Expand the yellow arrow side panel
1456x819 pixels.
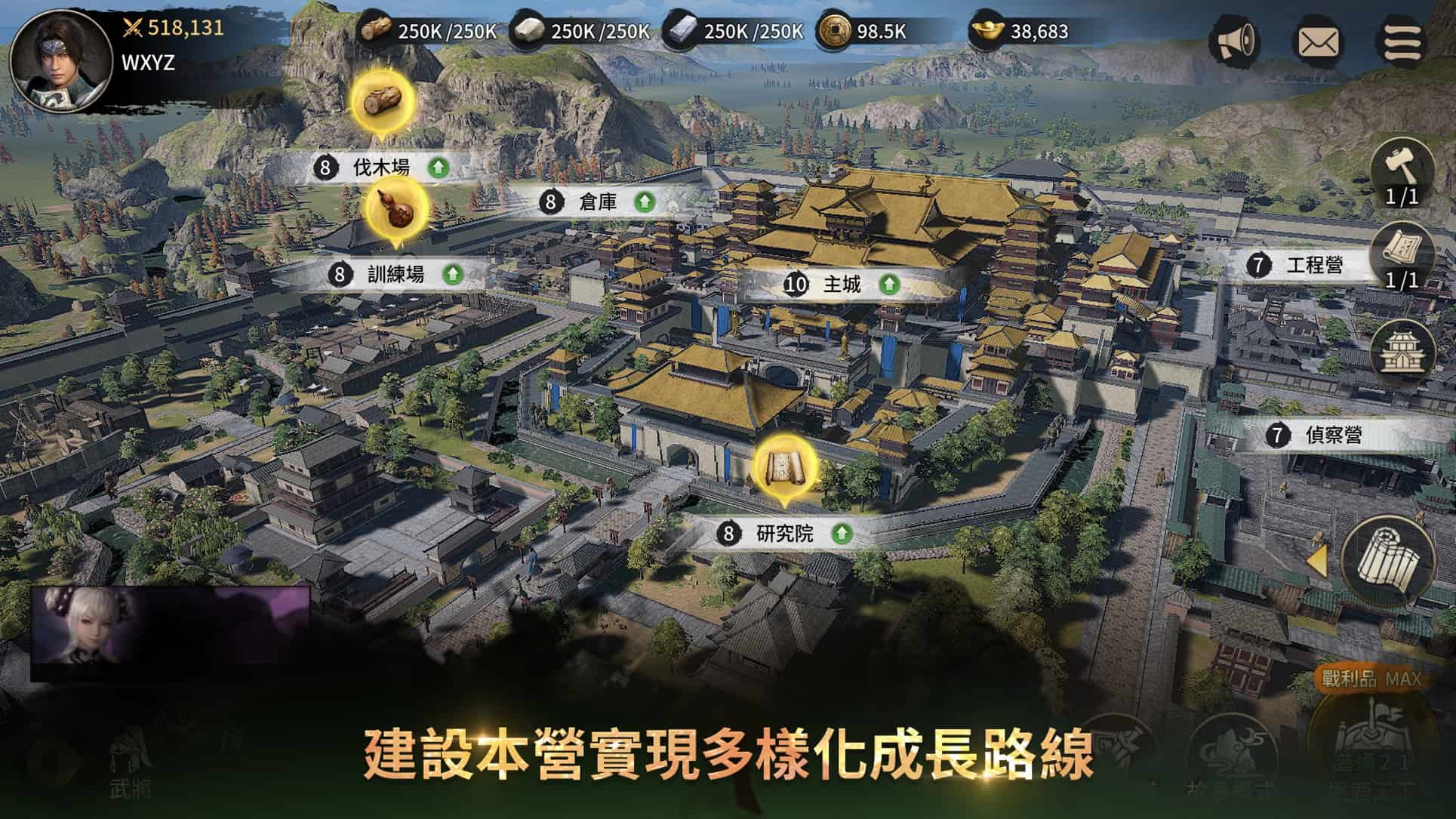(x=1317, y=561)
